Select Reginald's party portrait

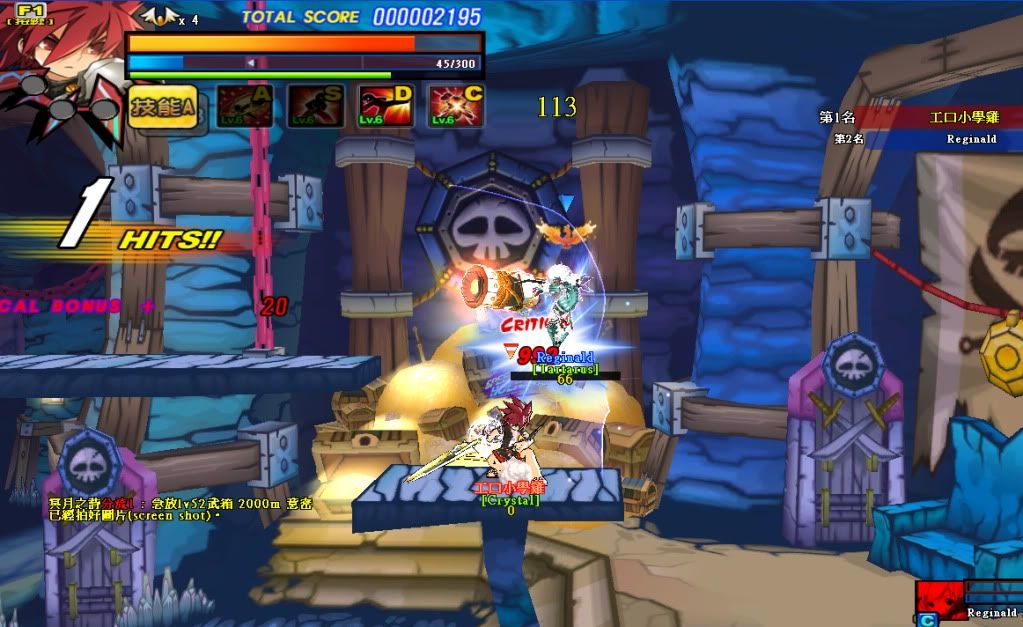pos(940,598)
